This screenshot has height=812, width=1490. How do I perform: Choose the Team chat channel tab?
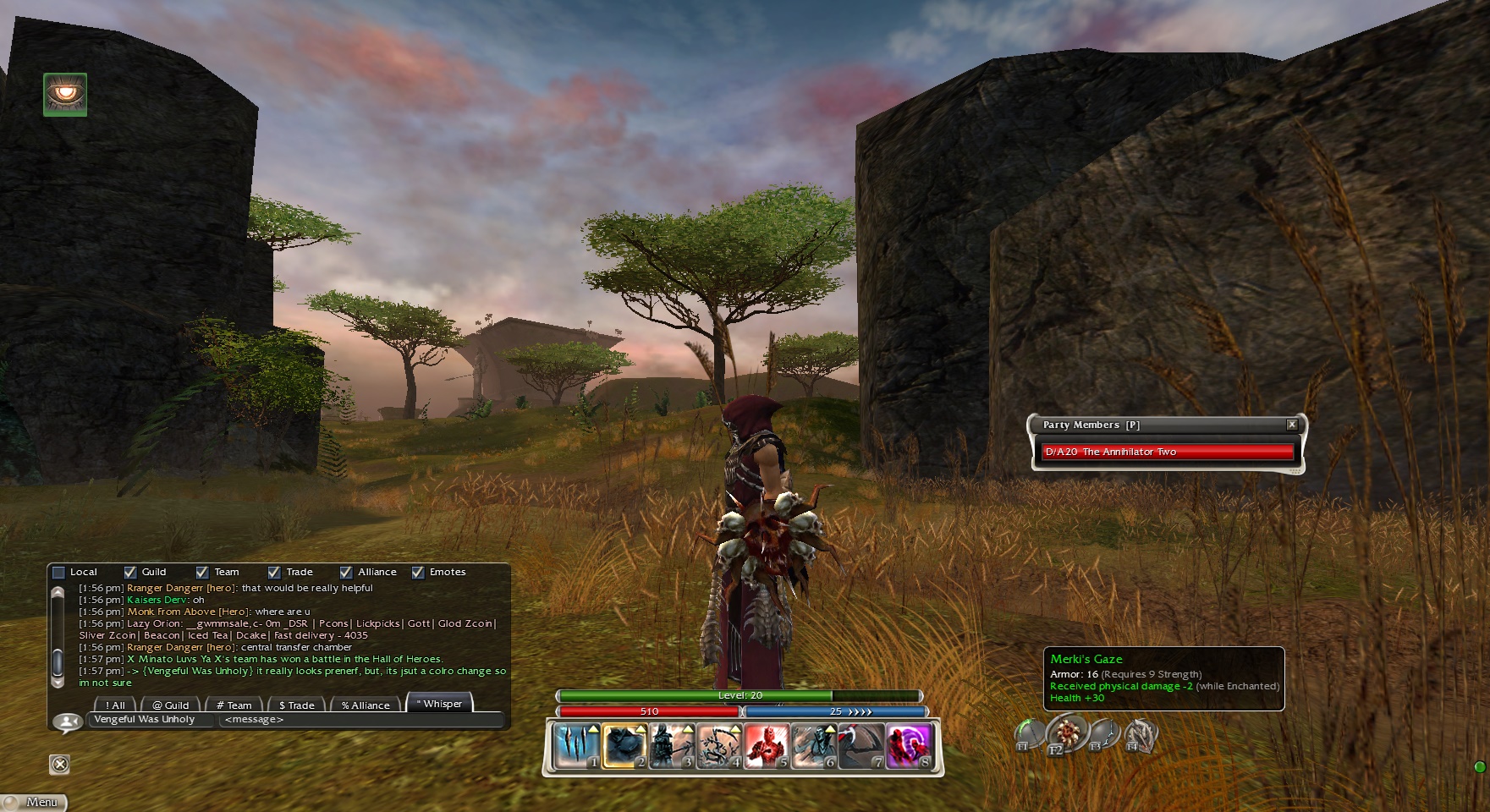coord(234,705)
